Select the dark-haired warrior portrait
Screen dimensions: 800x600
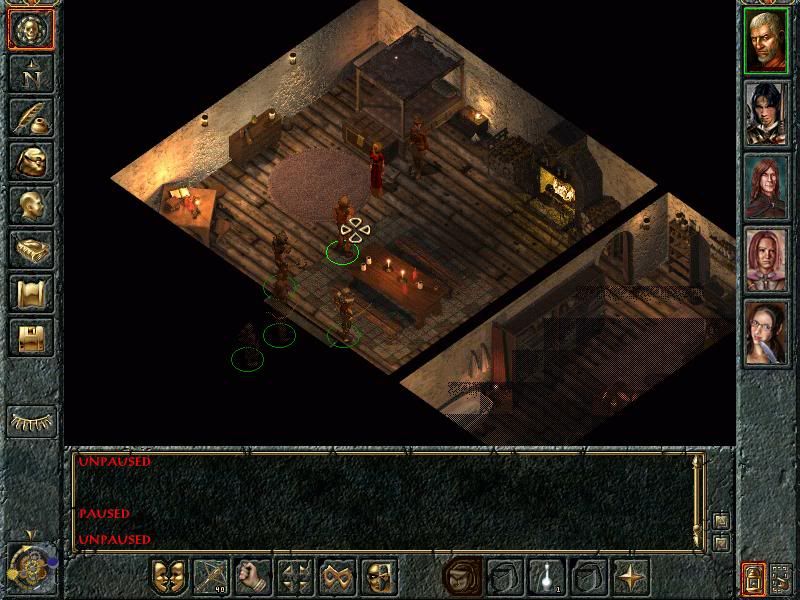coord(767,114)
